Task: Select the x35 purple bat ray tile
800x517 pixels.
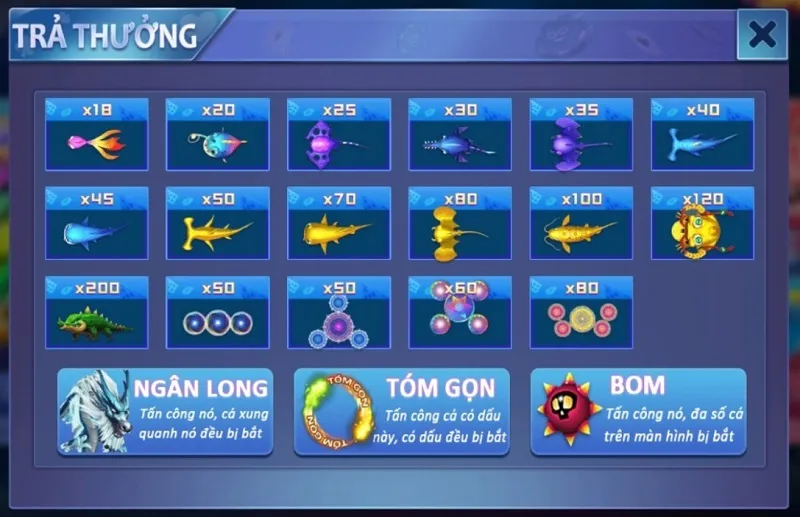Action: coord(581,134)
